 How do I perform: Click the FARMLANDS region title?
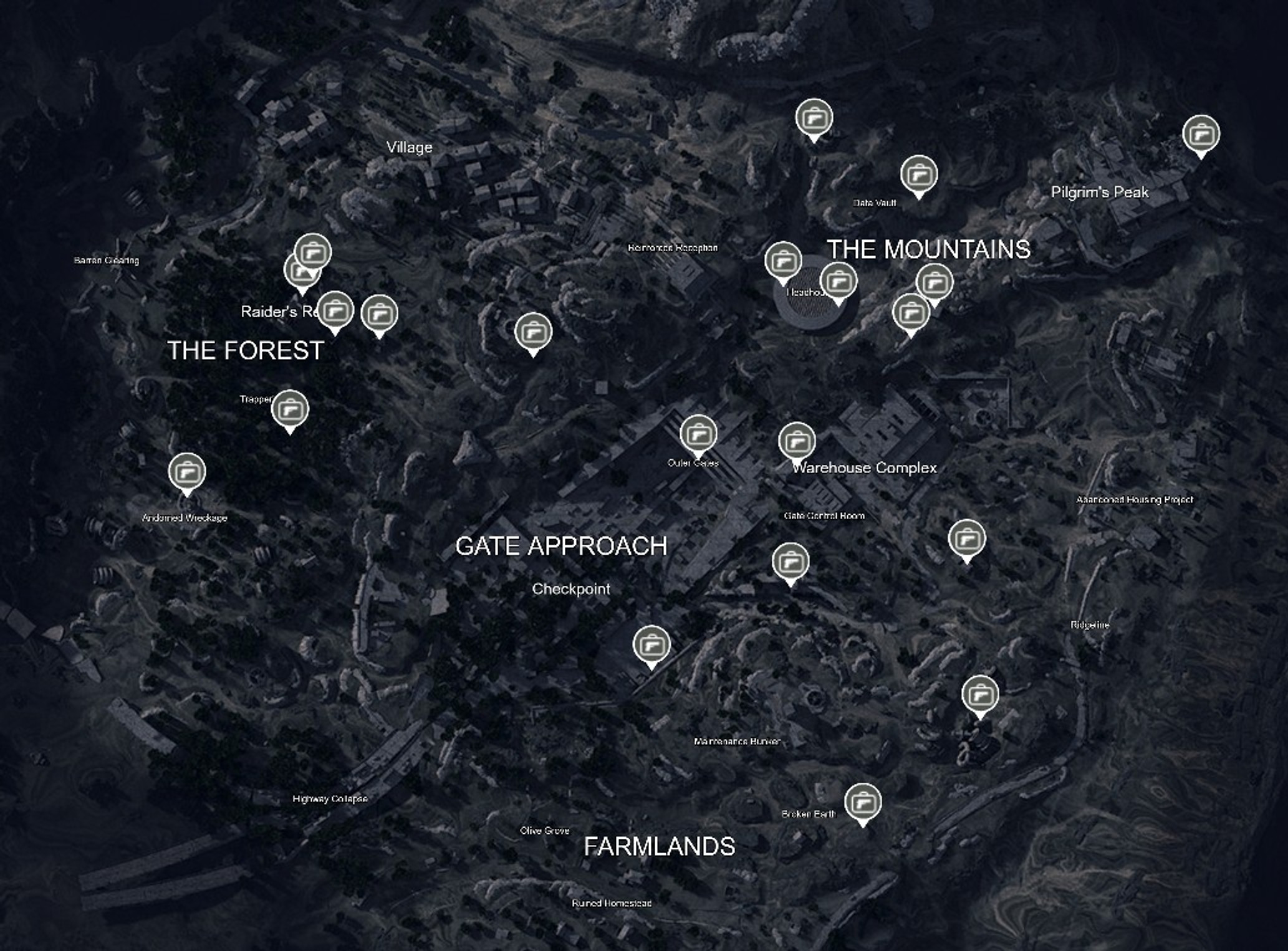pyautogui.click(x=658, y=846)
